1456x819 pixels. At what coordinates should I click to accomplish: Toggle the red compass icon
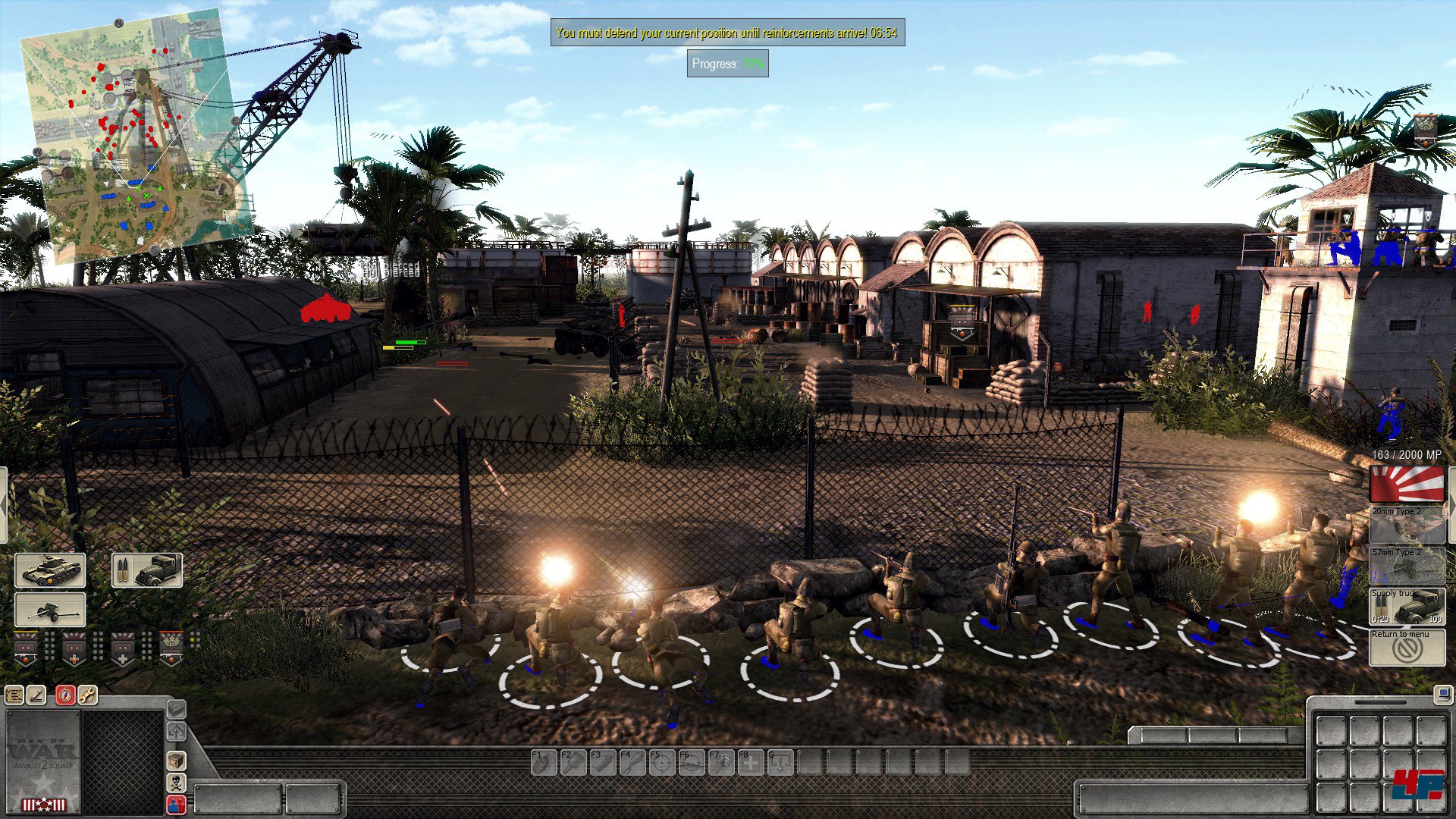click(65, 695)
